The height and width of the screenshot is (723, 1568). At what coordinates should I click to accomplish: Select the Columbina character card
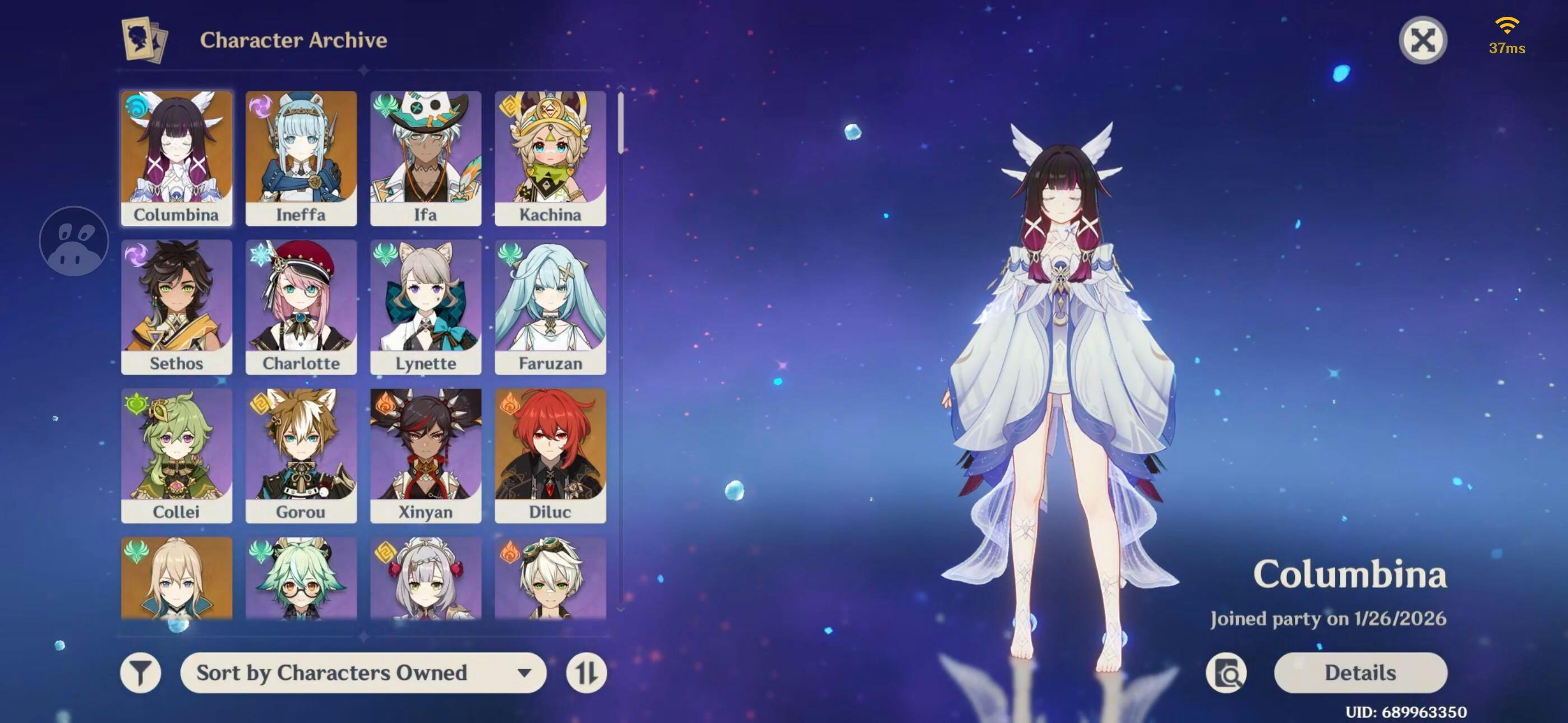pyautogui.click(x=177, y=157)
